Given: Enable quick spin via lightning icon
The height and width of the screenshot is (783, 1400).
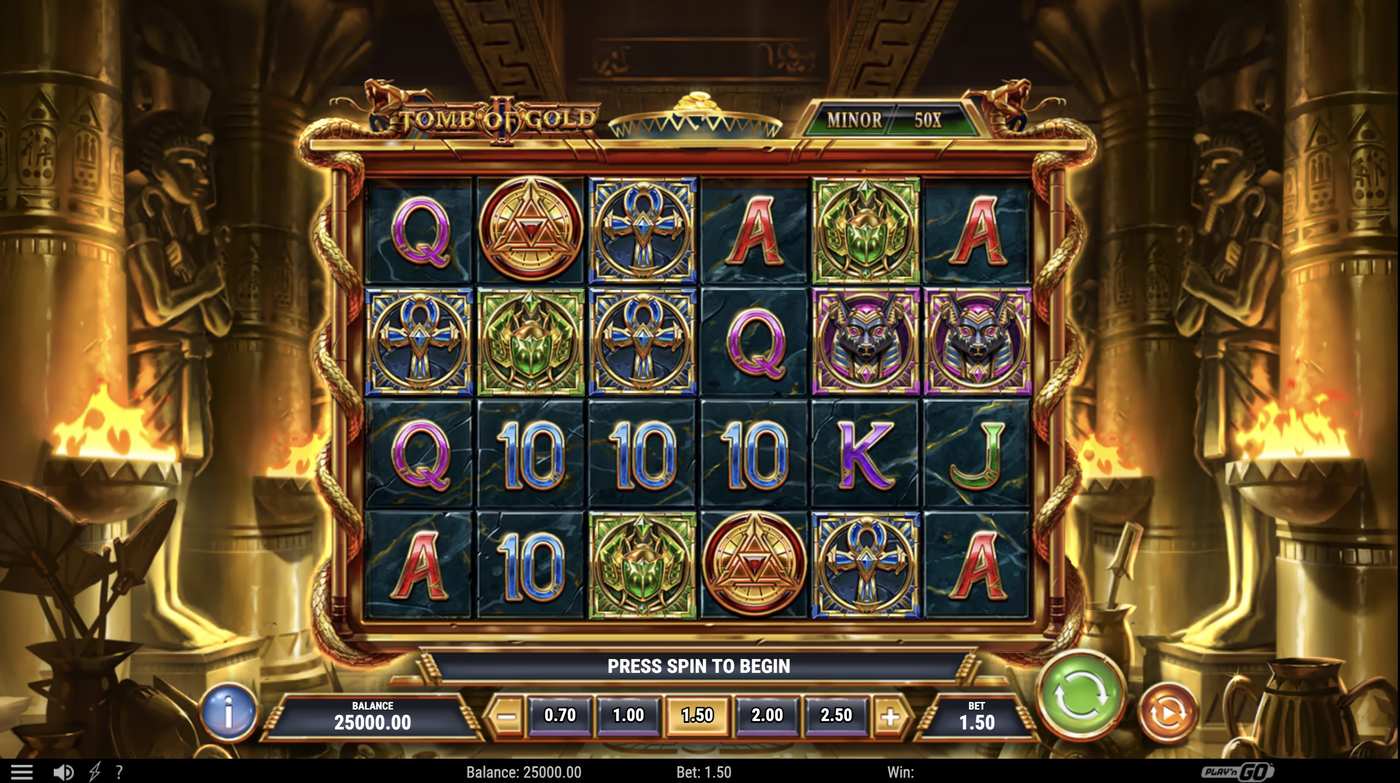Looking at the screenshot, I should [95, 770].
